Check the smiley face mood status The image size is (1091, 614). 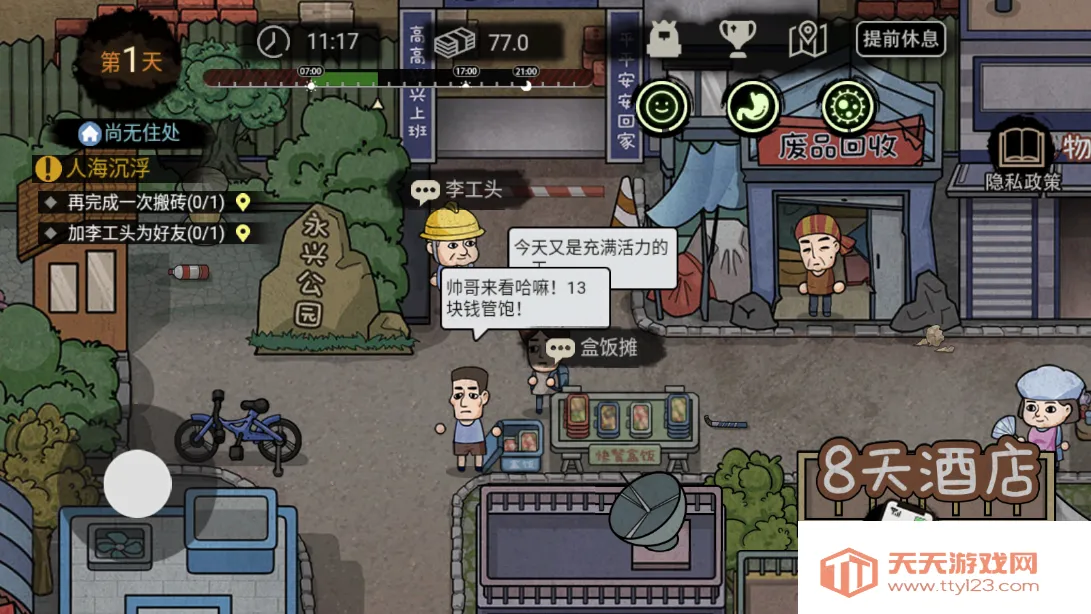click(661, 105)
